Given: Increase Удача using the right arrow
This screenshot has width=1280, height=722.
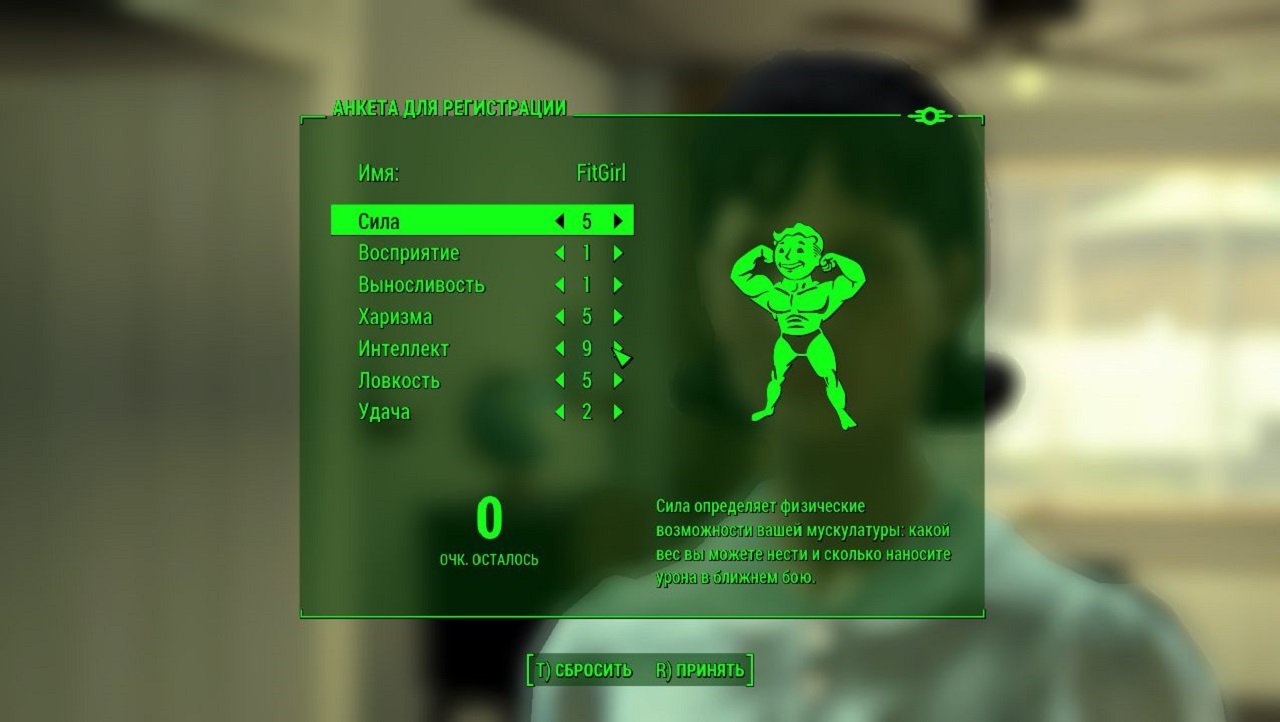Looking at the screenshot, I should pyautogui.click(x=618, y=411).
